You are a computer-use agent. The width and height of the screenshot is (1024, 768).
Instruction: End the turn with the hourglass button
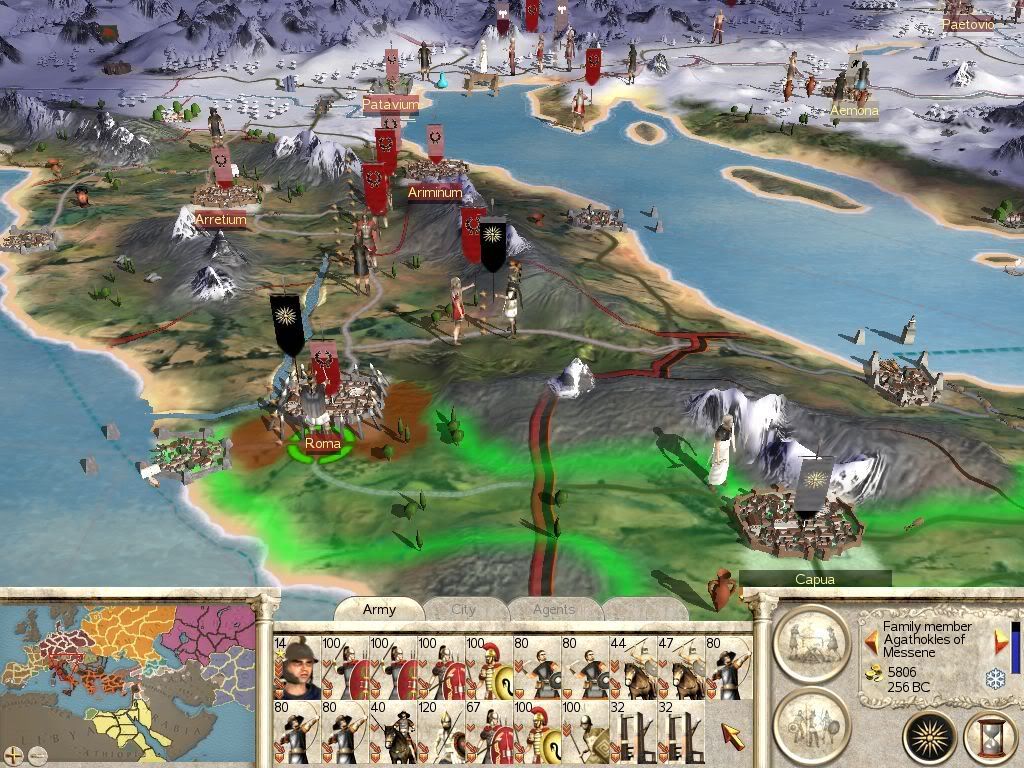[x=988, y=739]
